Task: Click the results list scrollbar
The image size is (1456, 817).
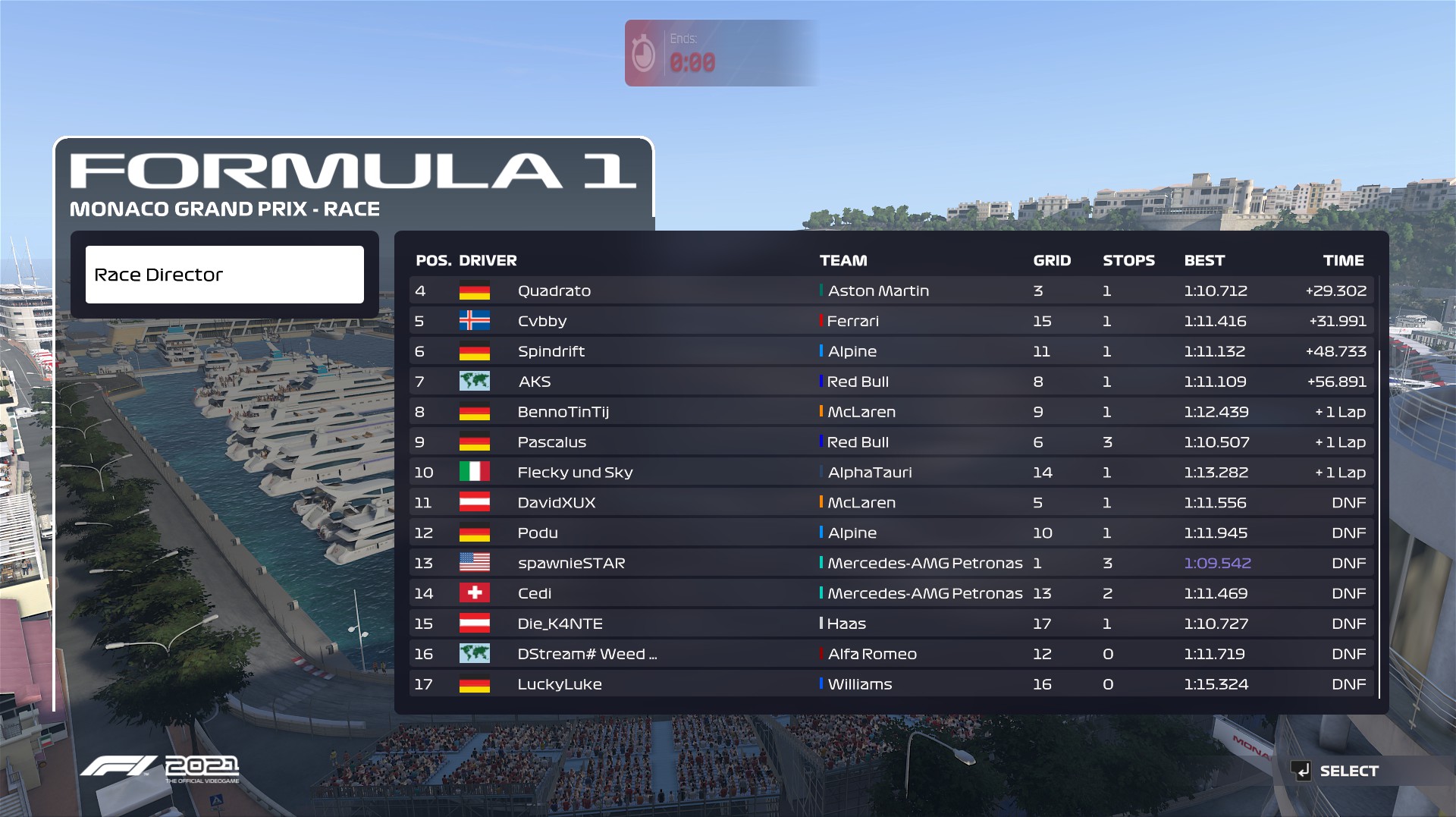Action: pos(1379,523)
